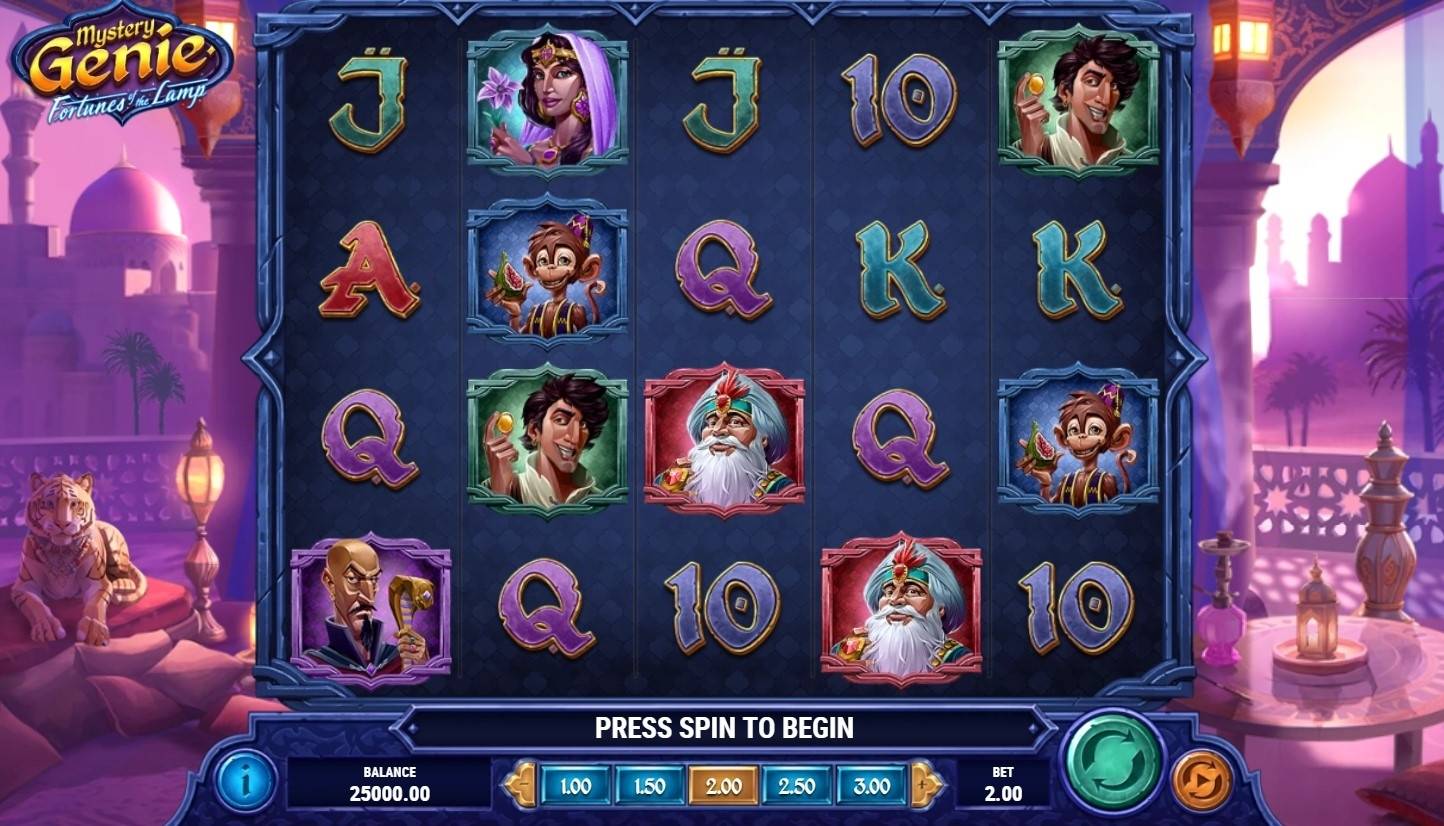
Task: Spin the reels with the green button
Action: (1112, 763)
